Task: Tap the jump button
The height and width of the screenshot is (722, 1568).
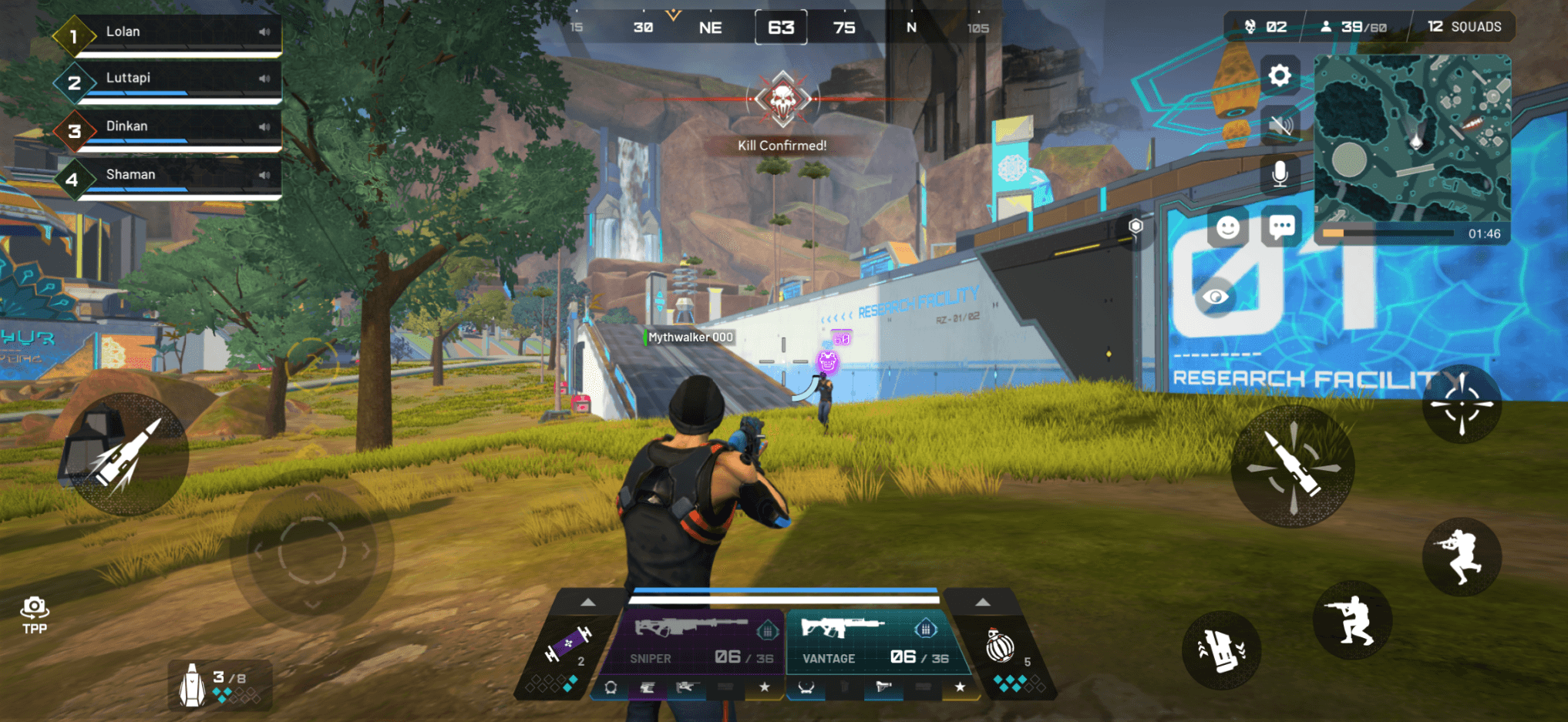Action: point(1461,556)
